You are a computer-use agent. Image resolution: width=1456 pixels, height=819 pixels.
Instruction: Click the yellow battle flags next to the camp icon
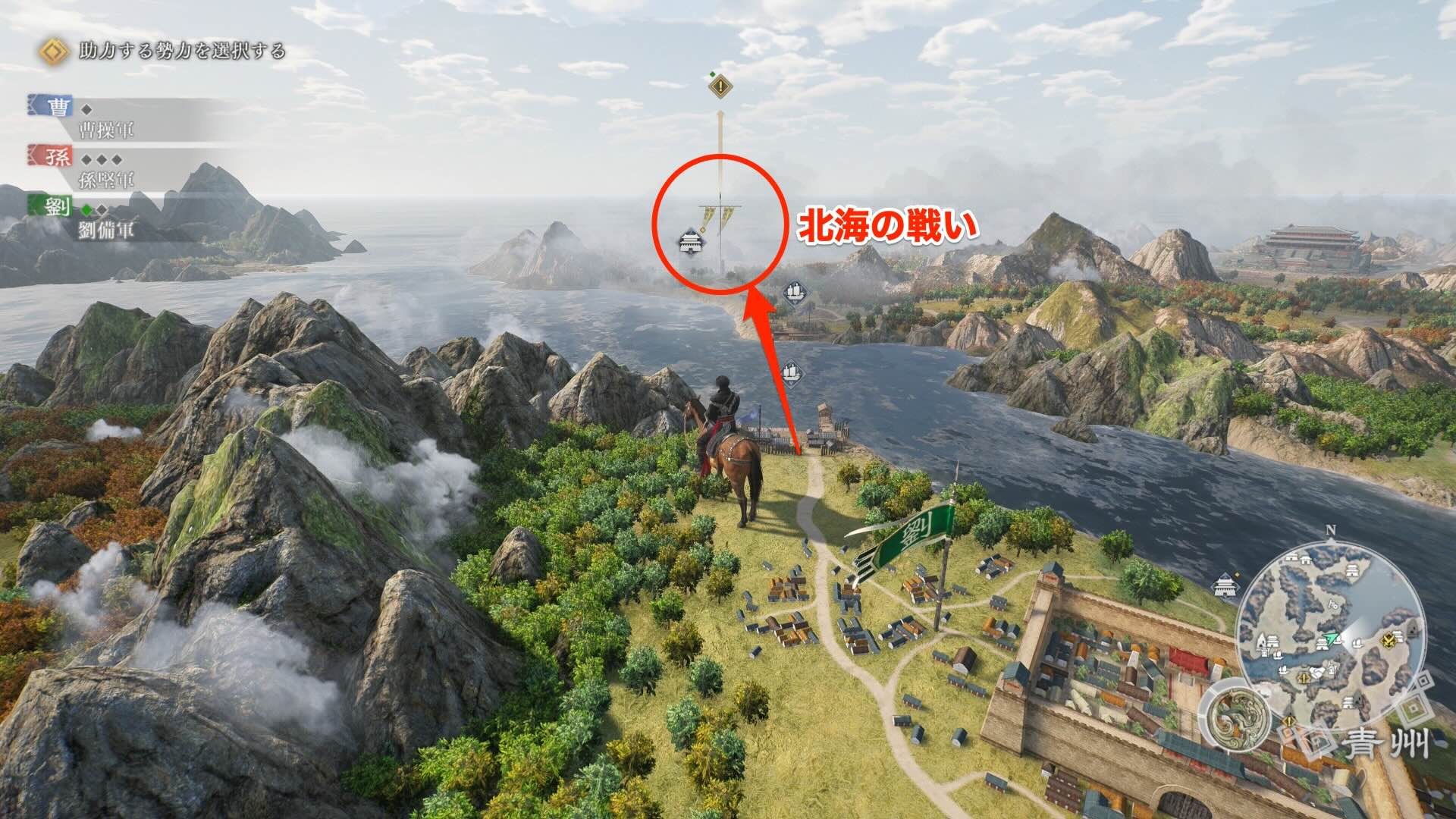[717, 215]
